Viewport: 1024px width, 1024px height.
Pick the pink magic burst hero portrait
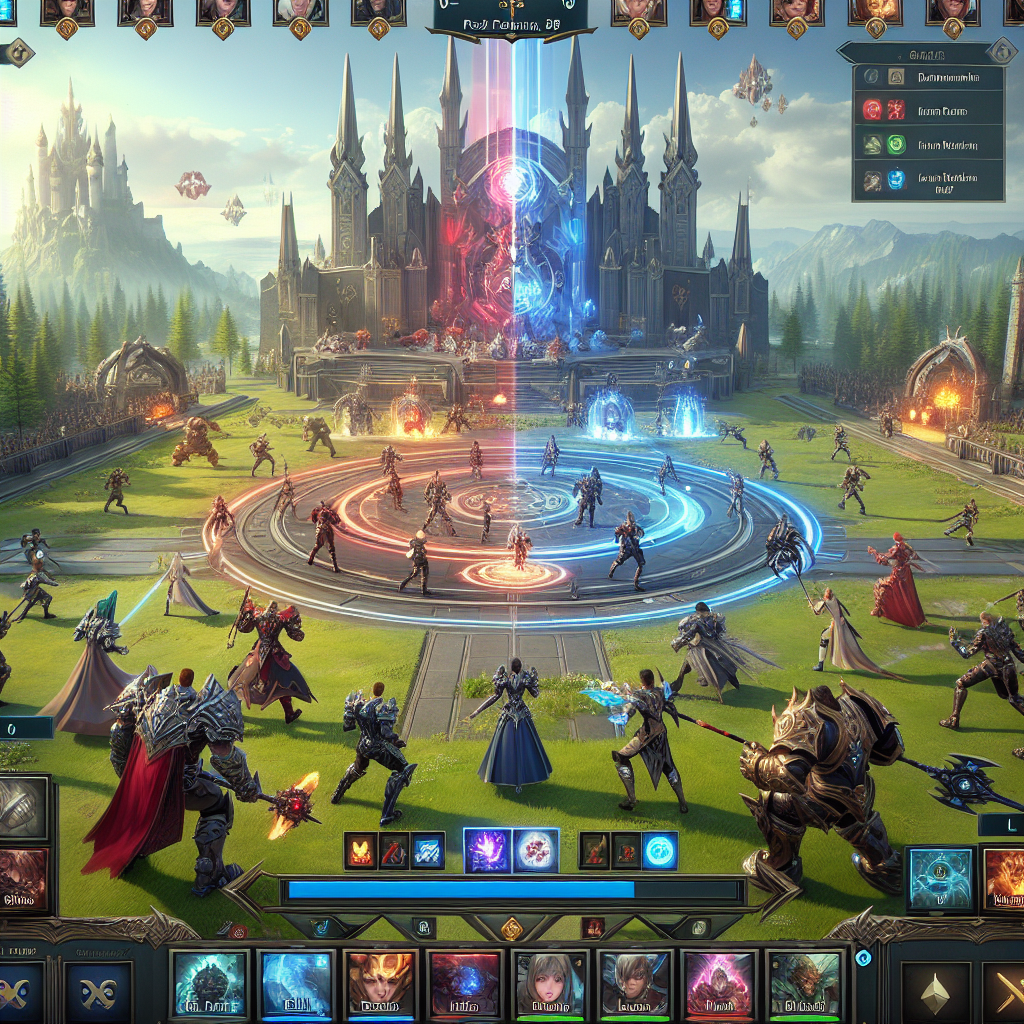coord(718,985)
